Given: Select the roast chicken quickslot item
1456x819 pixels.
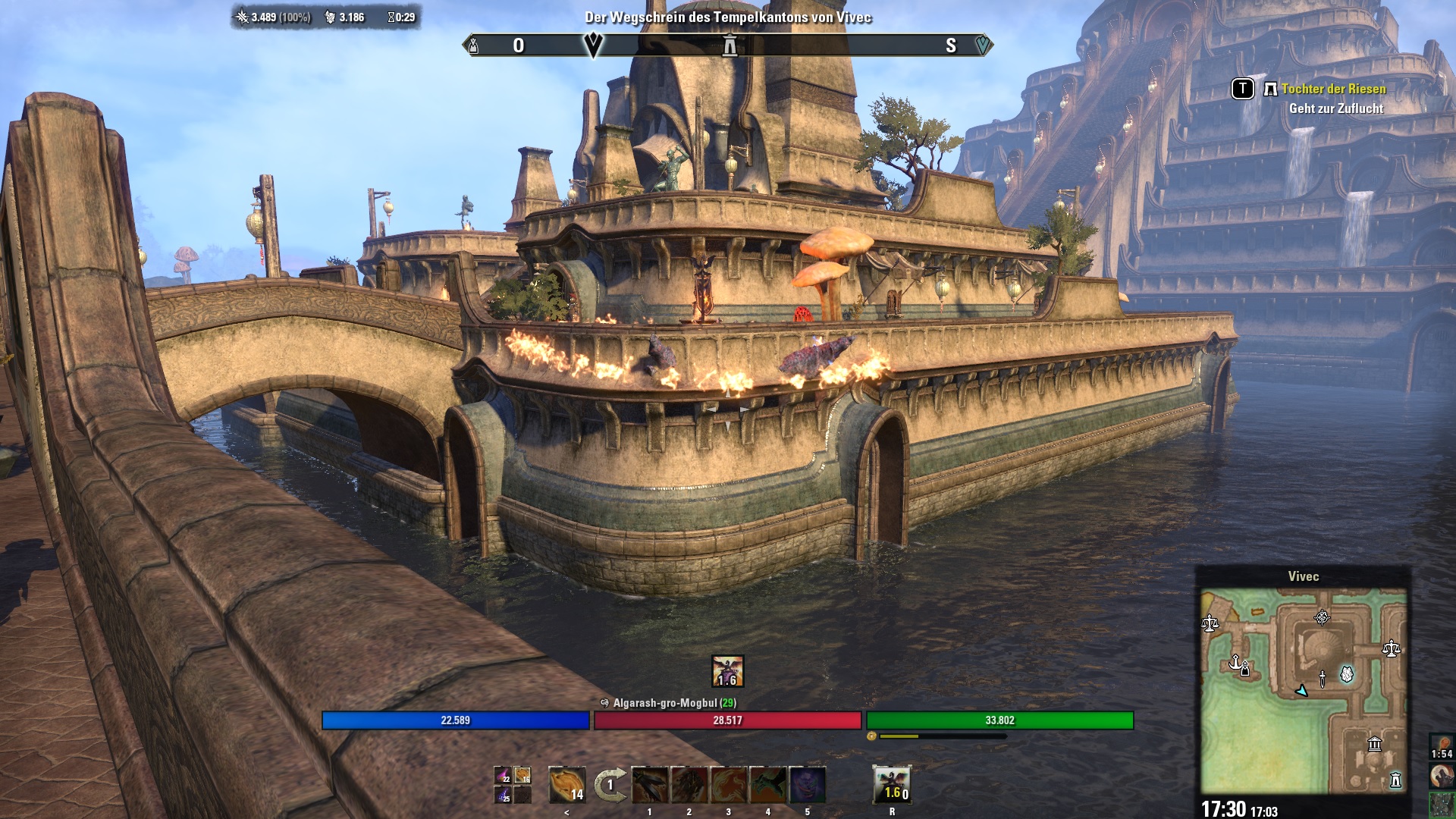Looking at the screenshot, I should pyautogui.click(x=566, y=785).
